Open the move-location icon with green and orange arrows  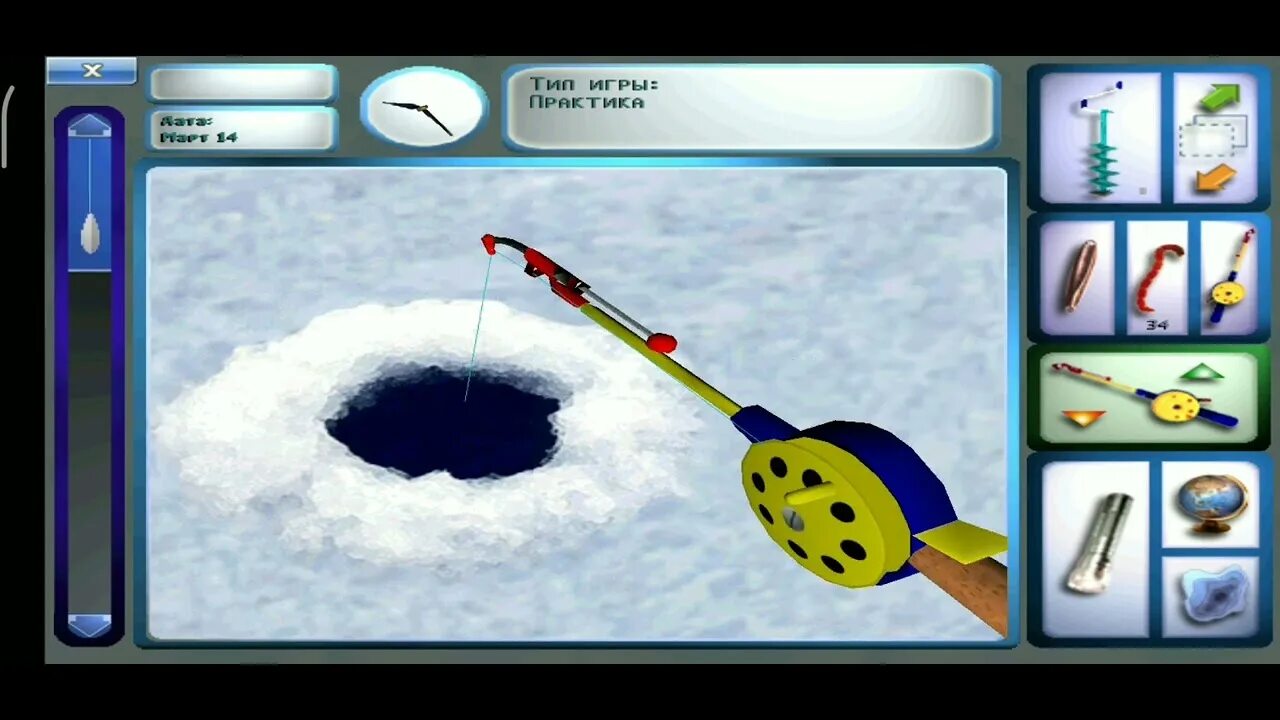coord(1215,137)
